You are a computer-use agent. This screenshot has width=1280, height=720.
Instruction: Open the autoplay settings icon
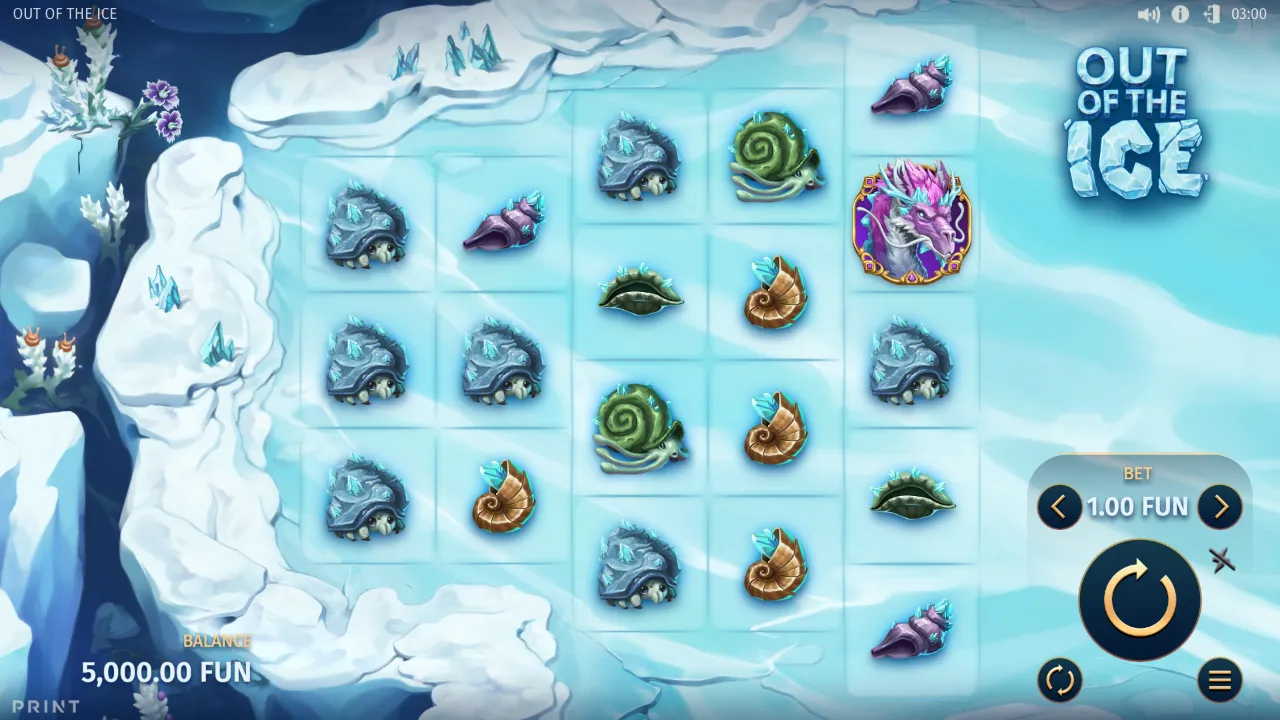pos(1059,679)
